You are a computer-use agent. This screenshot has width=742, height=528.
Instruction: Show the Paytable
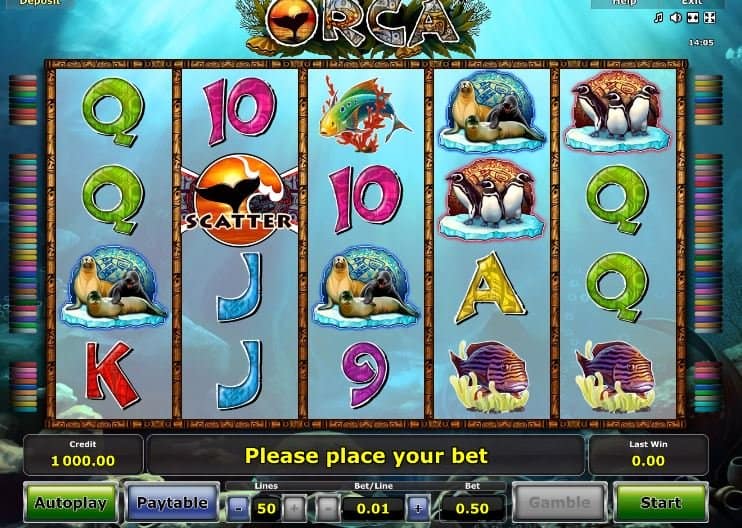click(x=172, y=503)
